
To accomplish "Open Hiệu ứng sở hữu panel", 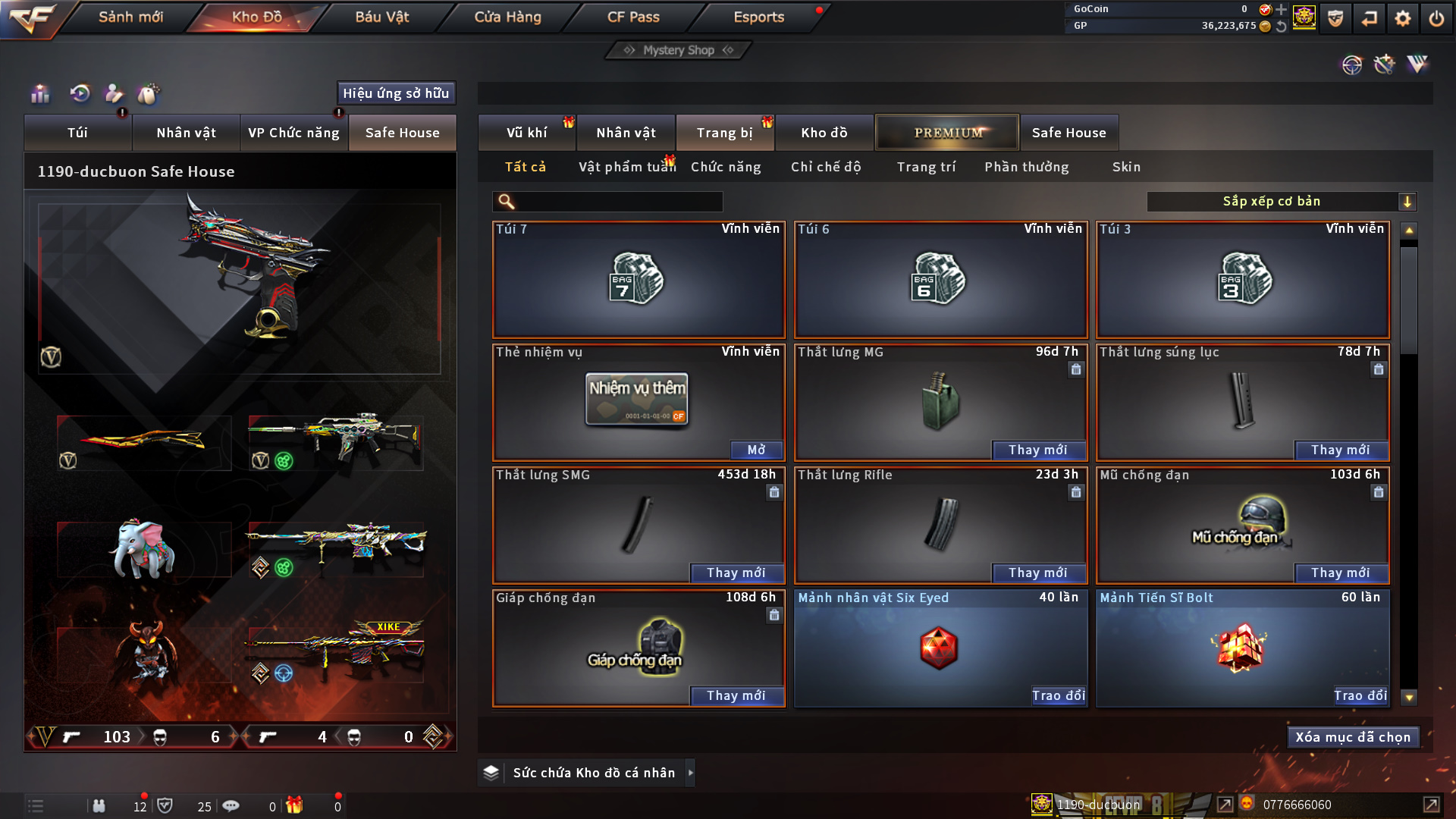I will tap(396, 93).
